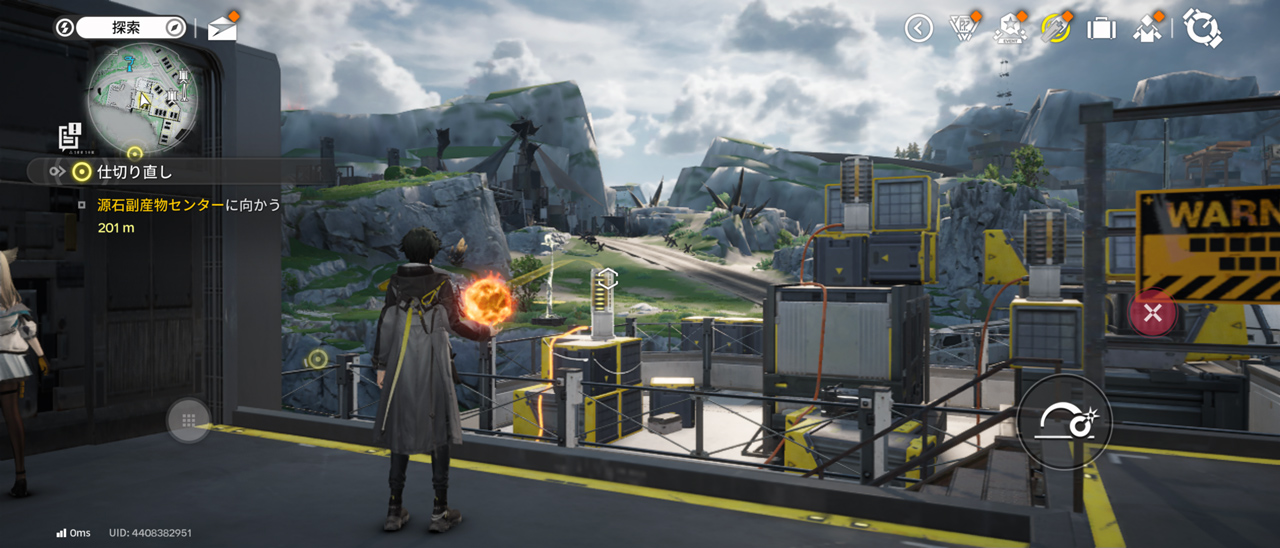
Task: Open the operator figure icon
Action: (x=1147, y=28)
